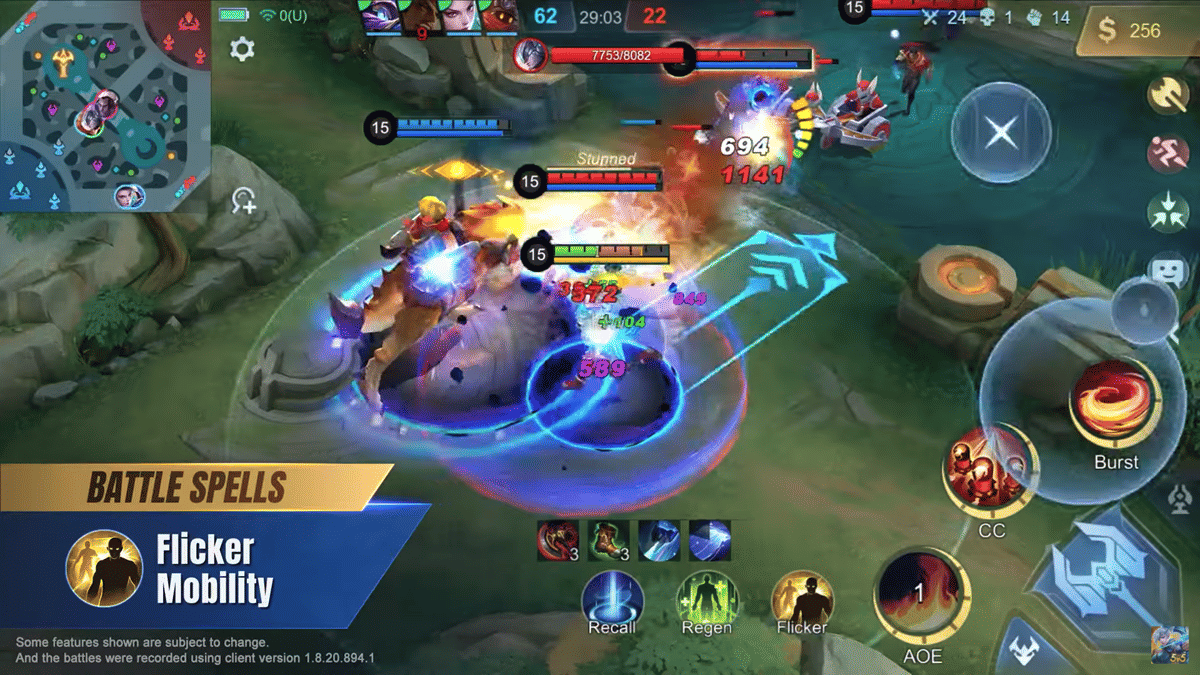The height and width of the screenshot is (675, 1200).
Task: Trigger the AOE fire skill
Action: point(921,593)
